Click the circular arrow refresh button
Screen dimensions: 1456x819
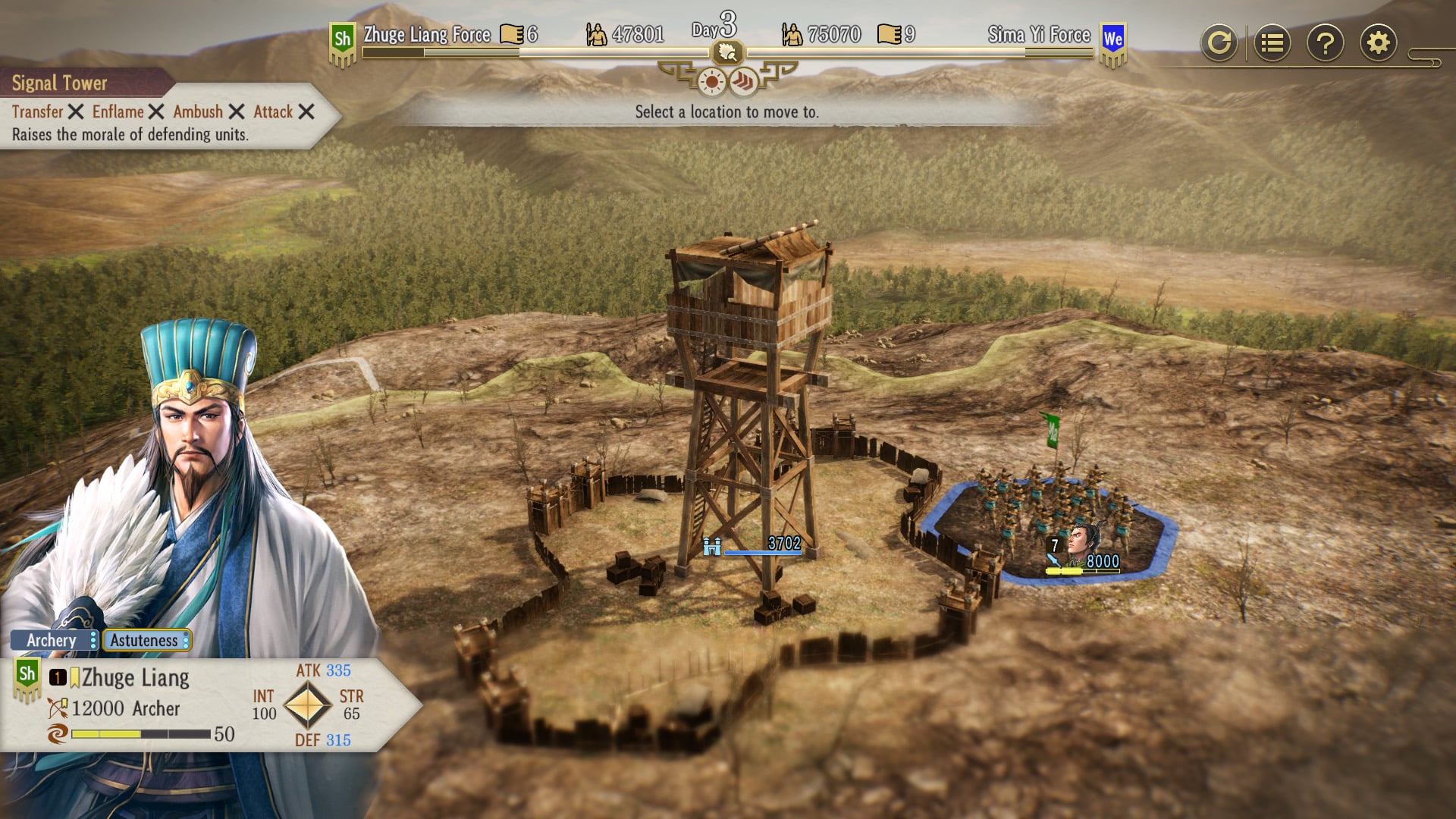1219,42
